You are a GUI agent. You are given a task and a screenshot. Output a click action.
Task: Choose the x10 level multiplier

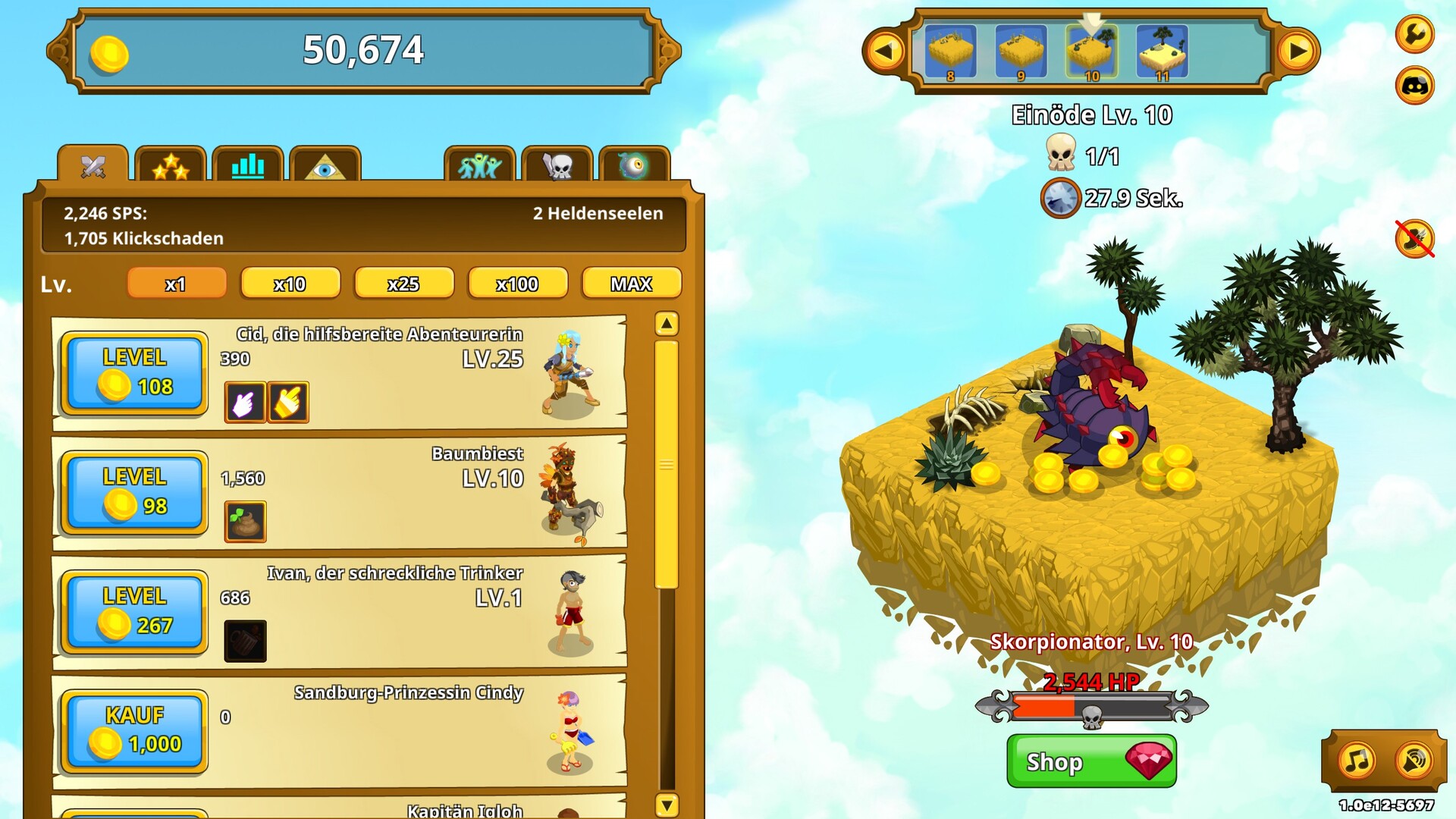coord(290,284)
